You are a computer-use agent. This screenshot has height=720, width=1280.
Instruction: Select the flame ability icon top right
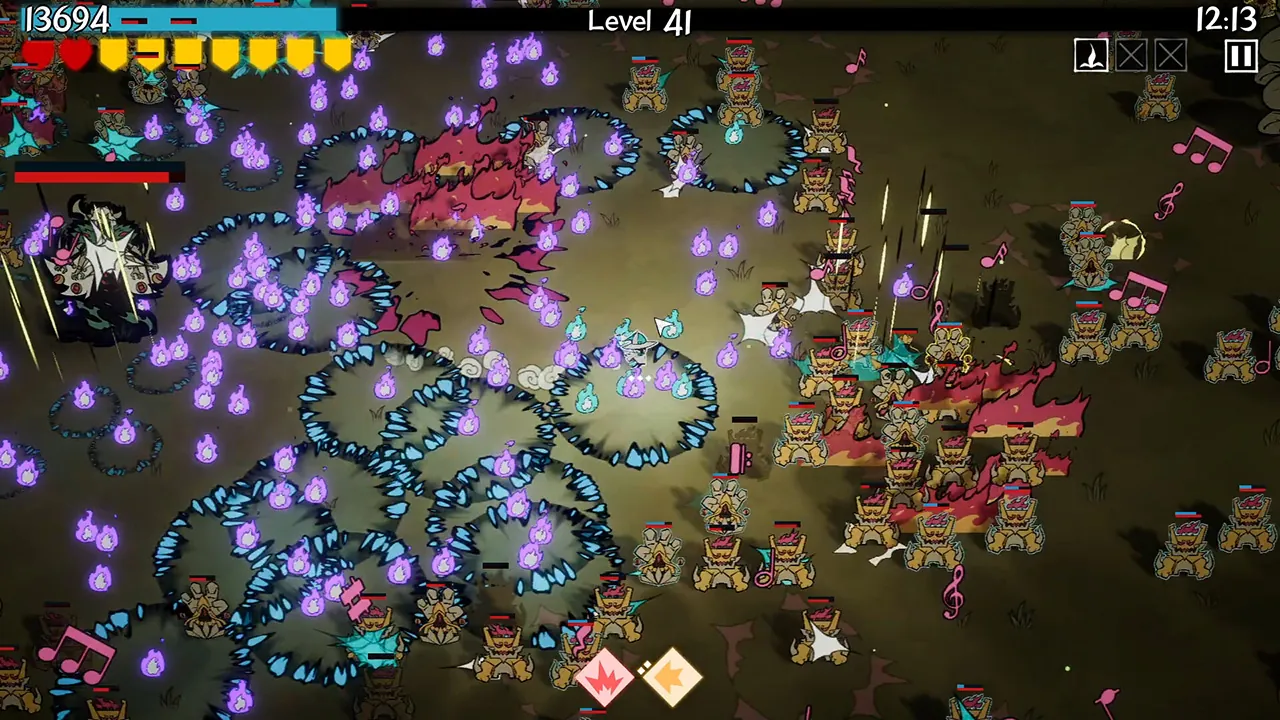[x=1091, y=56]
